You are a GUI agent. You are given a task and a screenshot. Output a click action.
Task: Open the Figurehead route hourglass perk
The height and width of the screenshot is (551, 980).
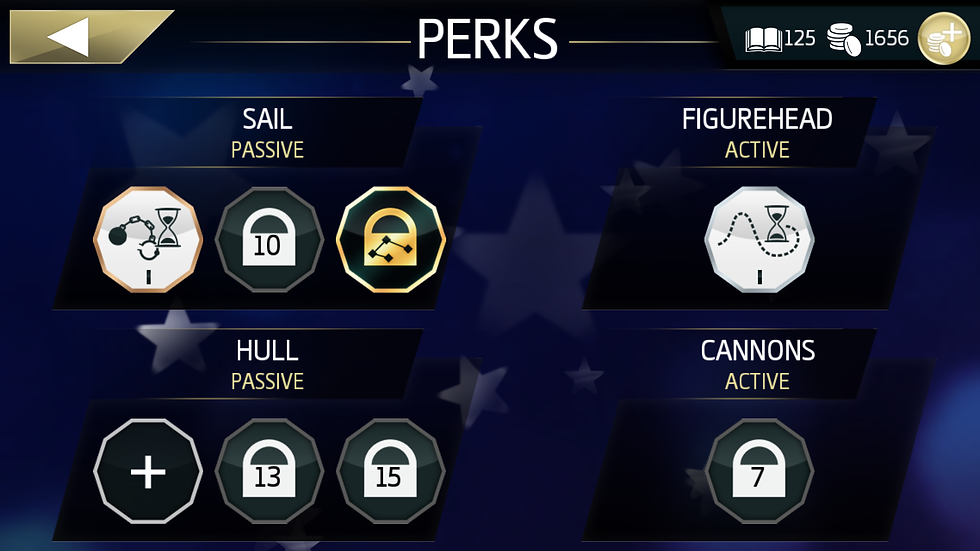coord(759,241)
